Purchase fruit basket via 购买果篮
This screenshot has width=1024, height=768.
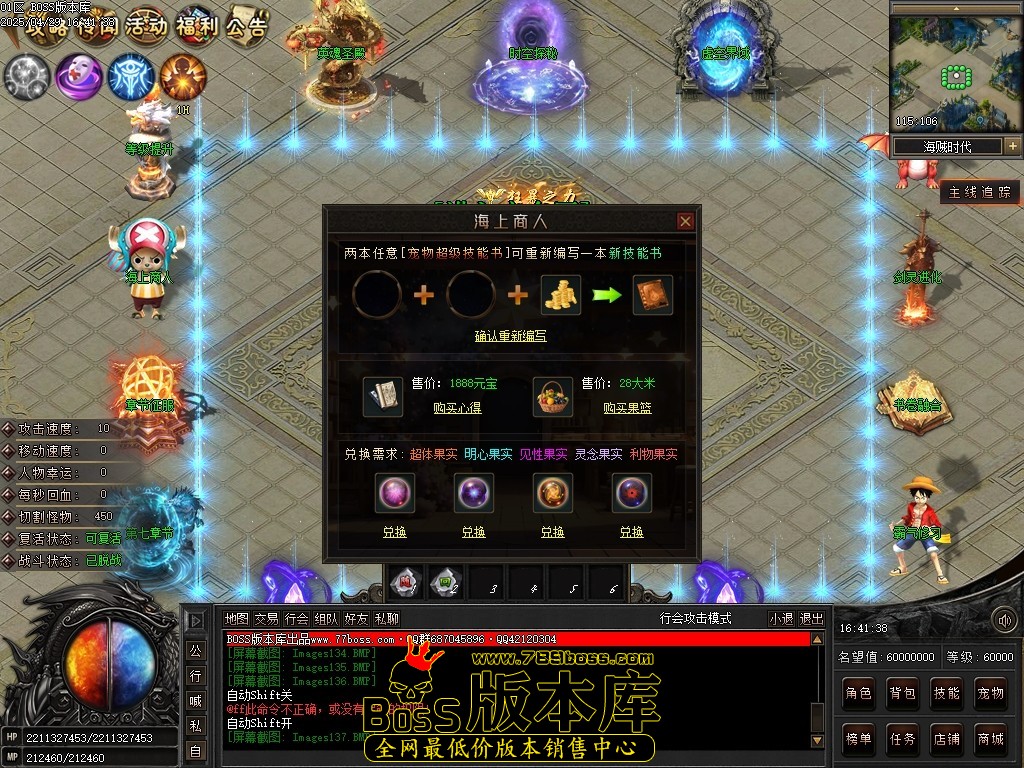[627, 408]
